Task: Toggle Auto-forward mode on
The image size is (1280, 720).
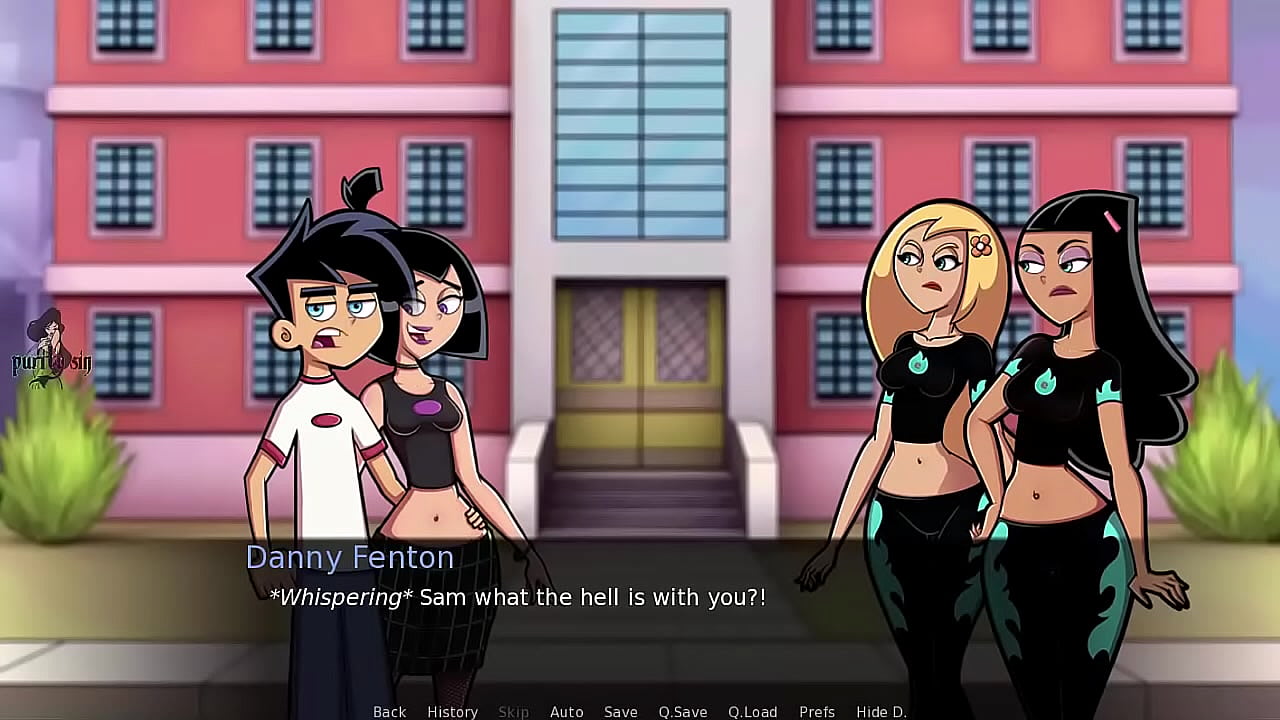Action: 566,711
